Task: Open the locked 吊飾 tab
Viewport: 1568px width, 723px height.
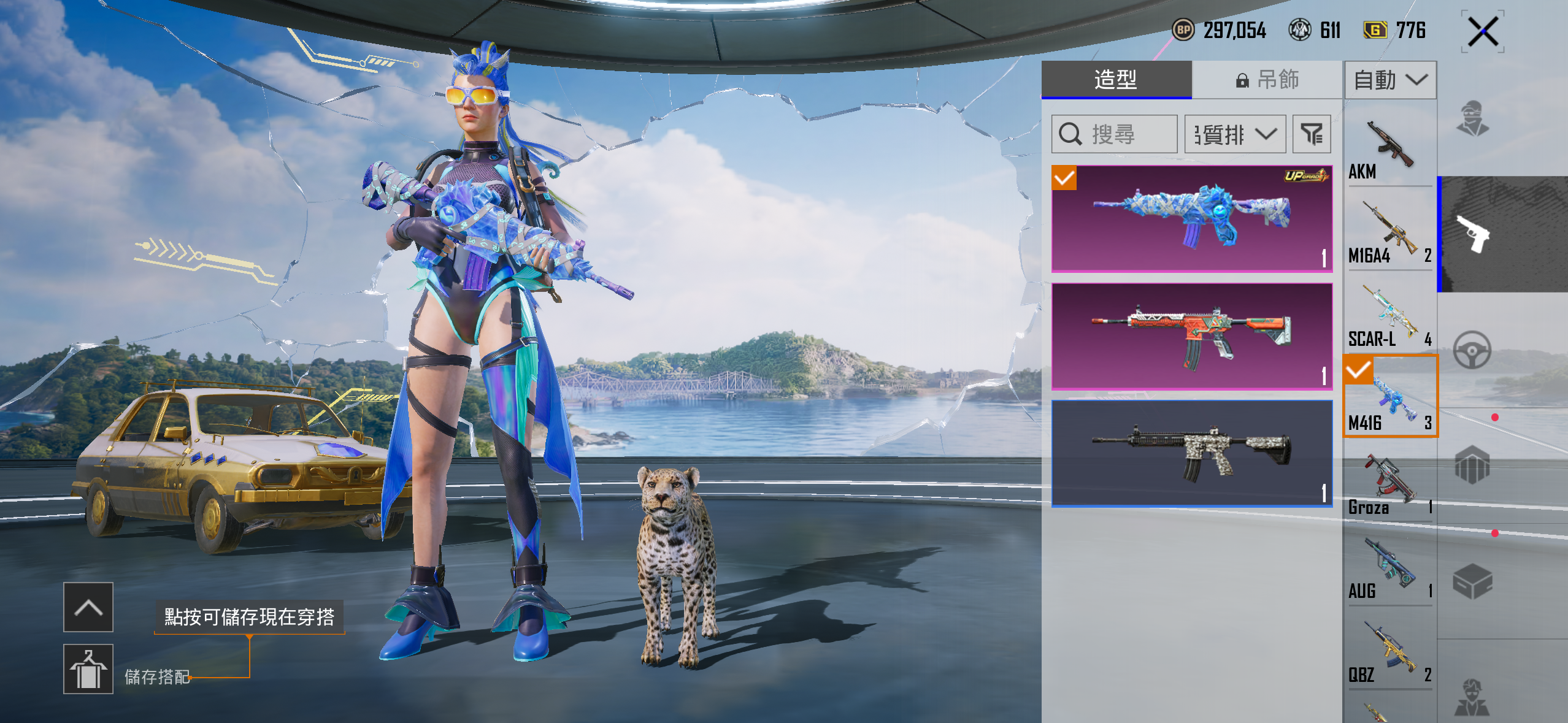Action: 1267,80
